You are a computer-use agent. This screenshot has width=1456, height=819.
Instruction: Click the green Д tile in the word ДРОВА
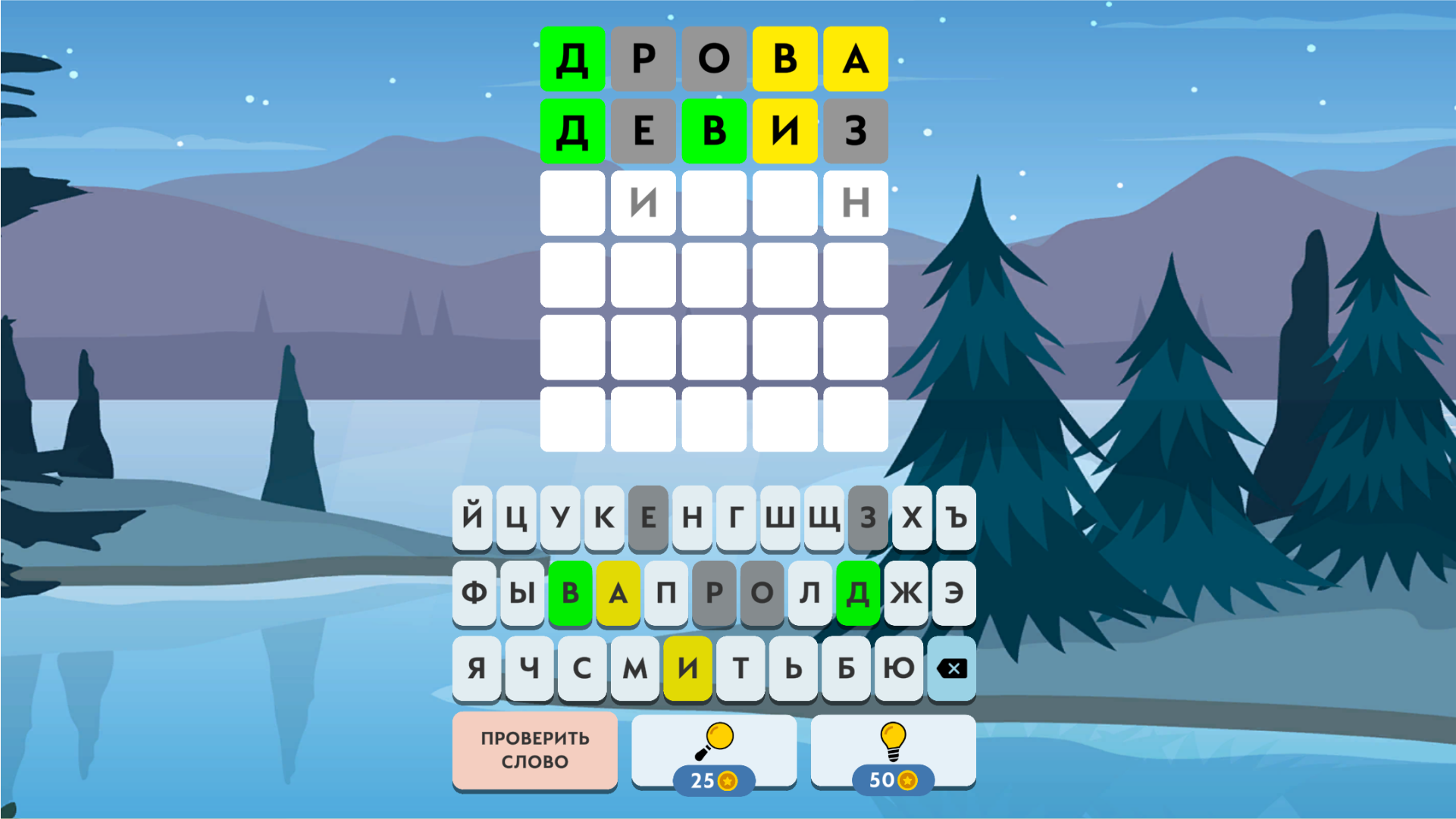click(x=572, y=58)
